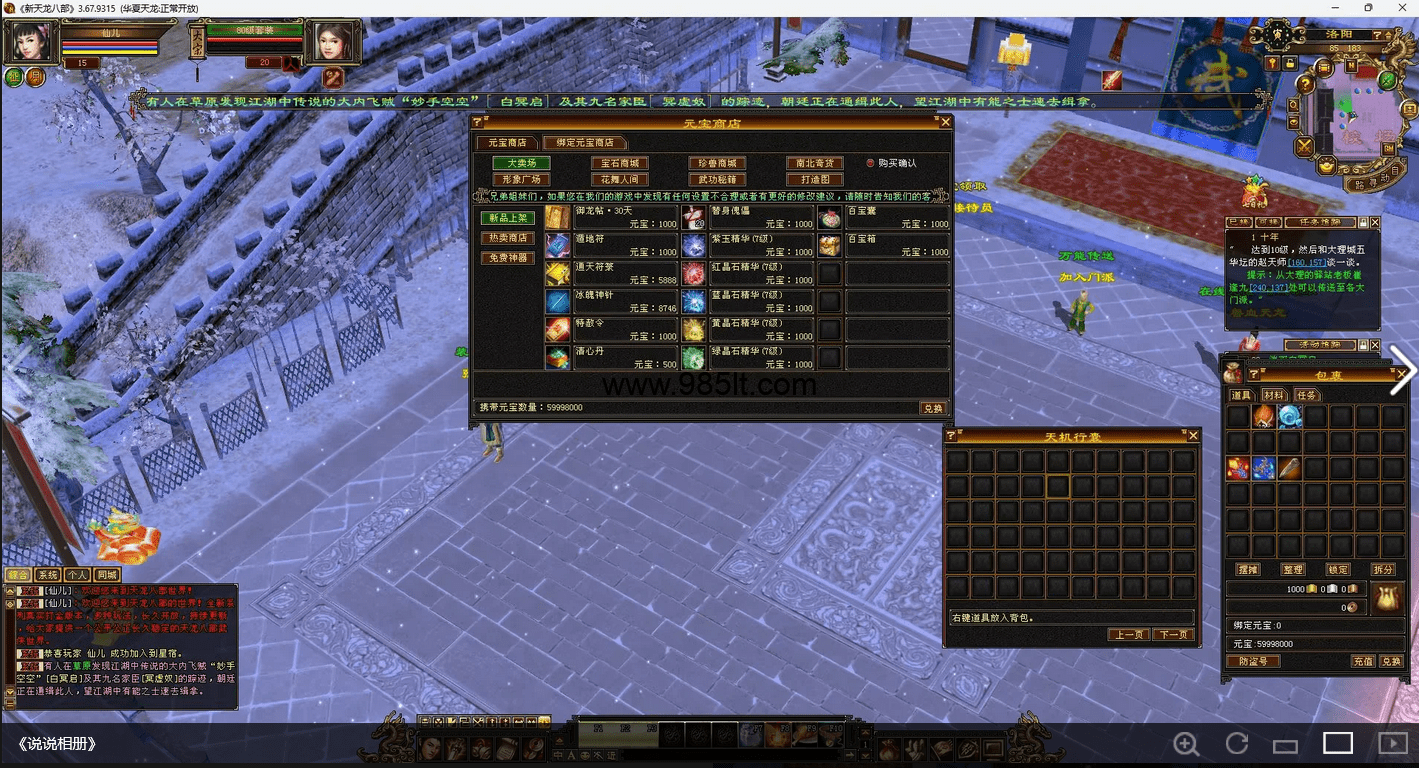The width and height of the screenshot is (1419, 768).
Task: Show the 热卖商店 item list
Action: point(508,238)
